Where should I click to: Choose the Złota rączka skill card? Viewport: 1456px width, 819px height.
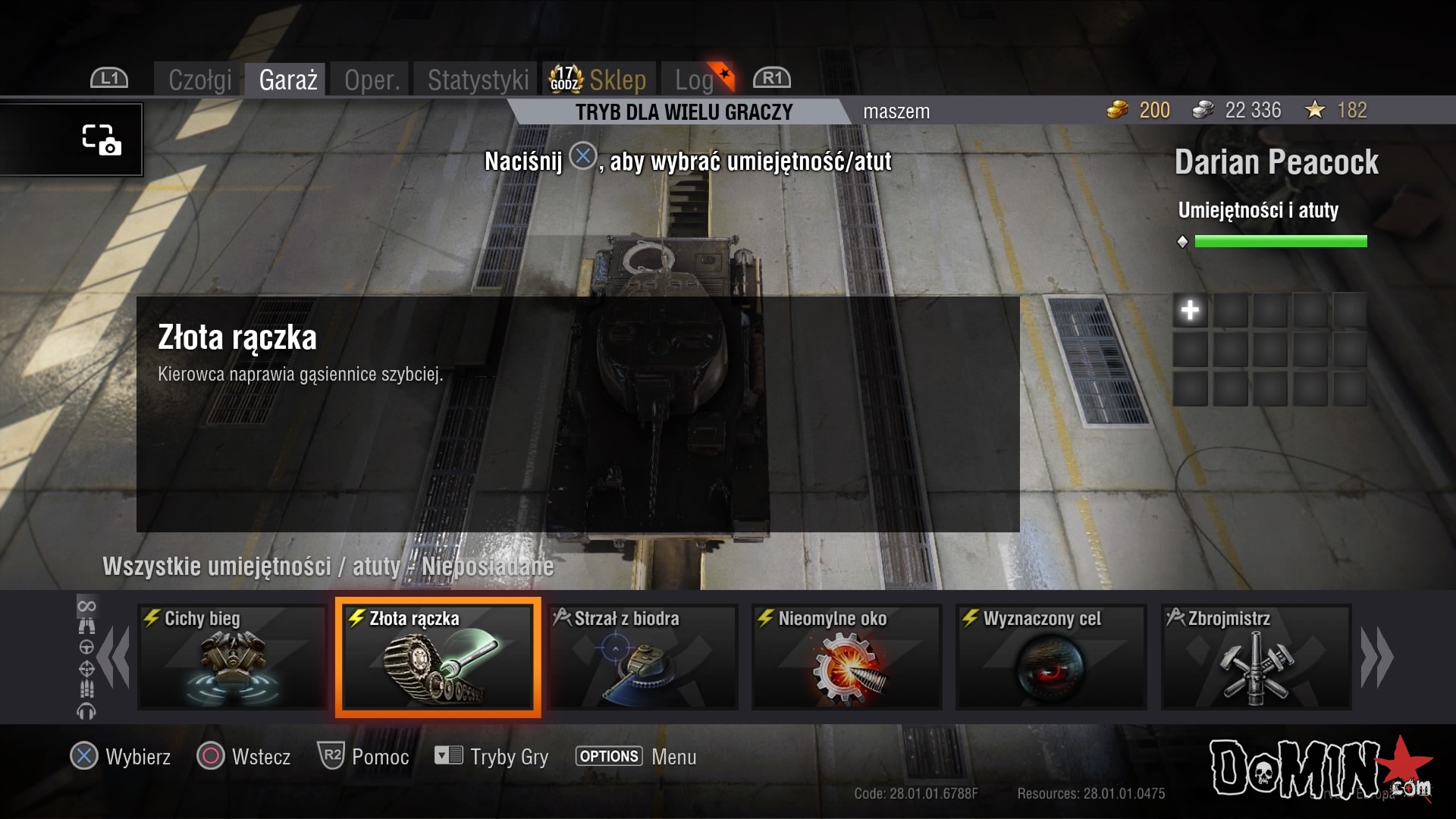coord(438,657)
